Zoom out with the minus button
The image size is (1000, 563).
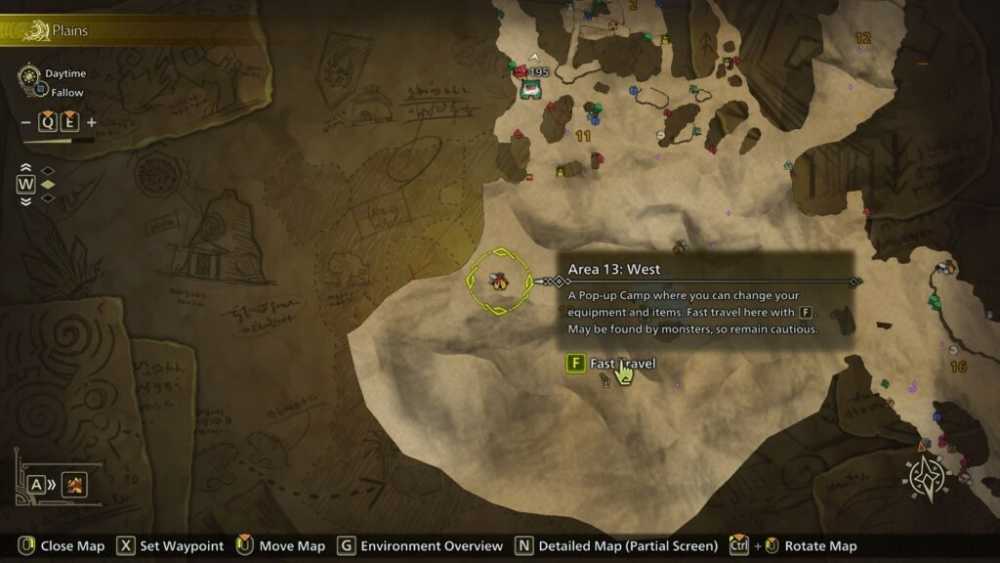27,123
